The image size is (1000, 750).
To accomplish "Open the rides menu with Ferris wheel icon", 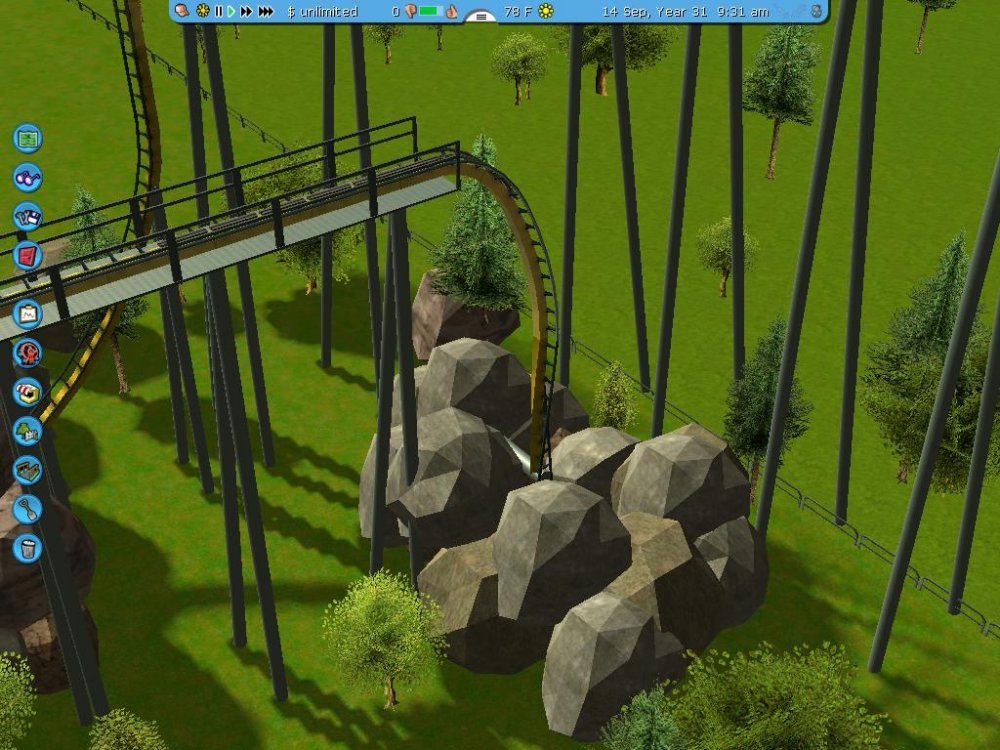I will pos(27,352).
